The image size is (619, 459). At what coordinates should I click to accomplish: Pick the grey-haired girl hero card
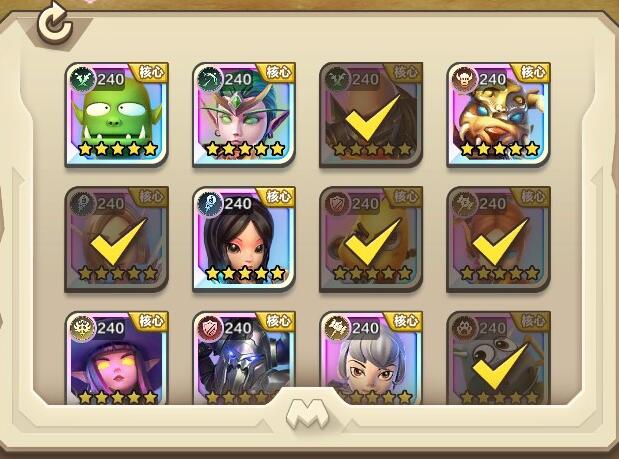tap(371, 360)
